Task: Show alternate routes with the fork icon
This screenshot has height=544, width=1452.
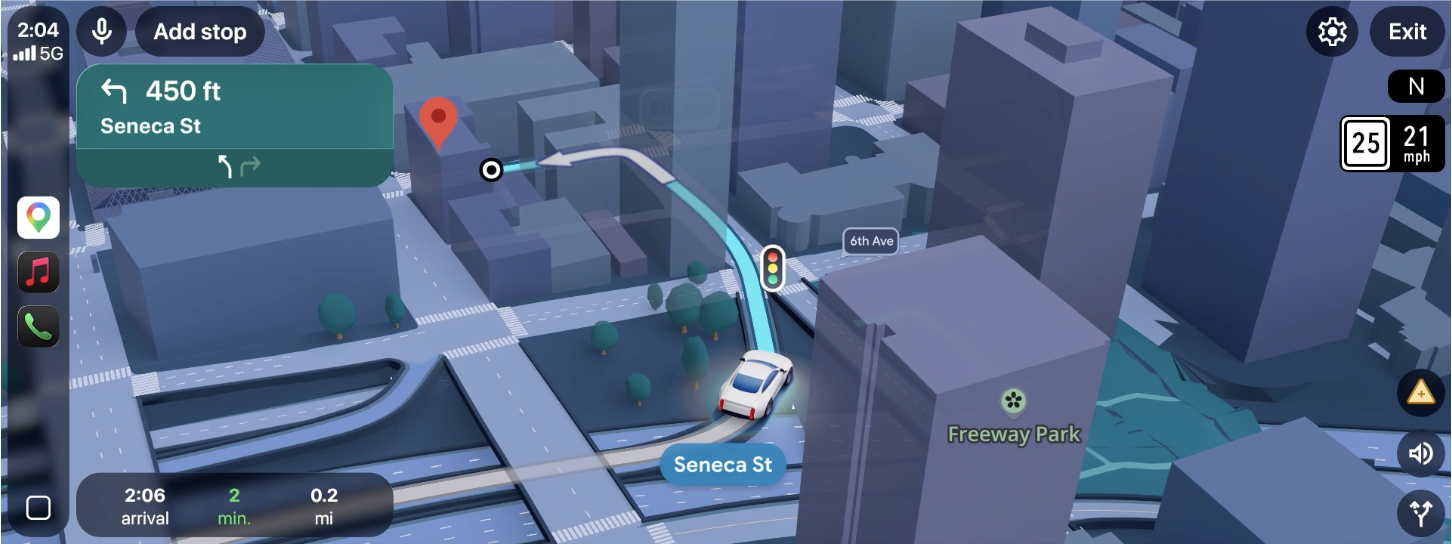Action: [x=1420, y=514]
